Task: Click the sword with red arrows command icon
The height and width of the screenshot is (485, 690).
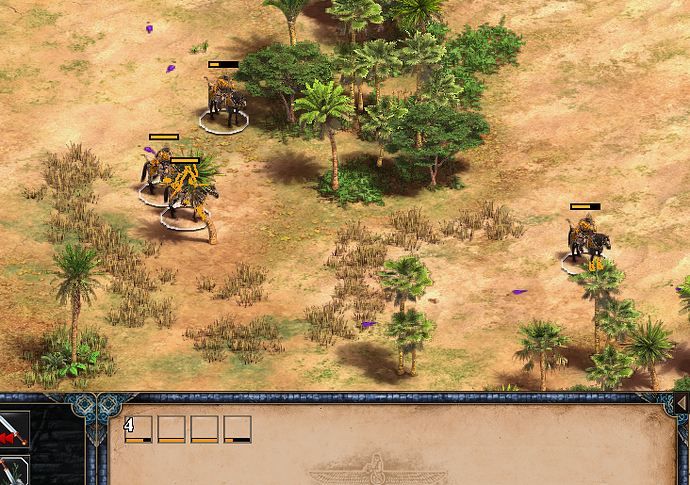Action: (13, 428)
